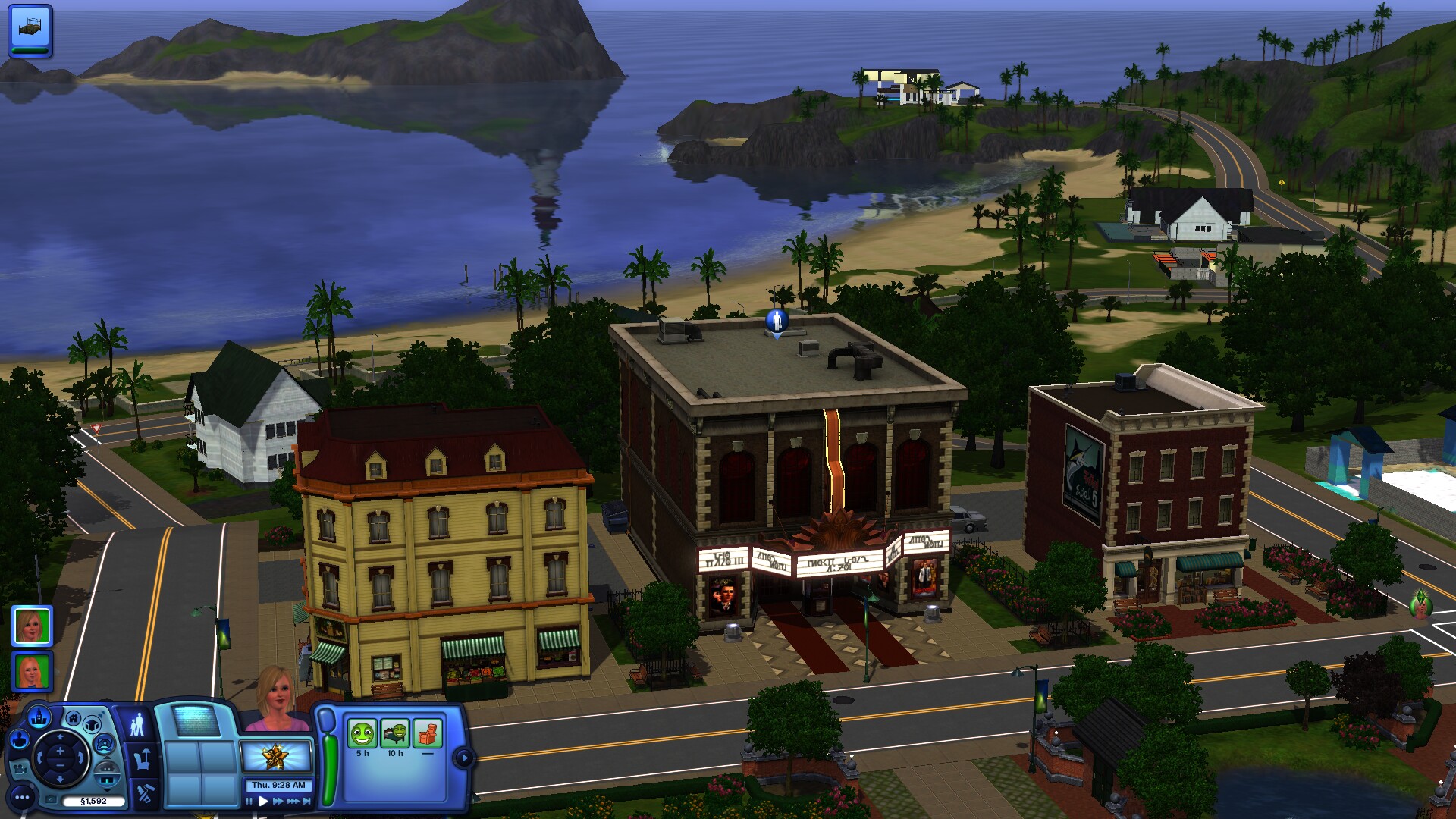Click the bed wish icon in the corner
Image resolution: width=1456 pixels, height=819 pixels.
tap(30, 29)
